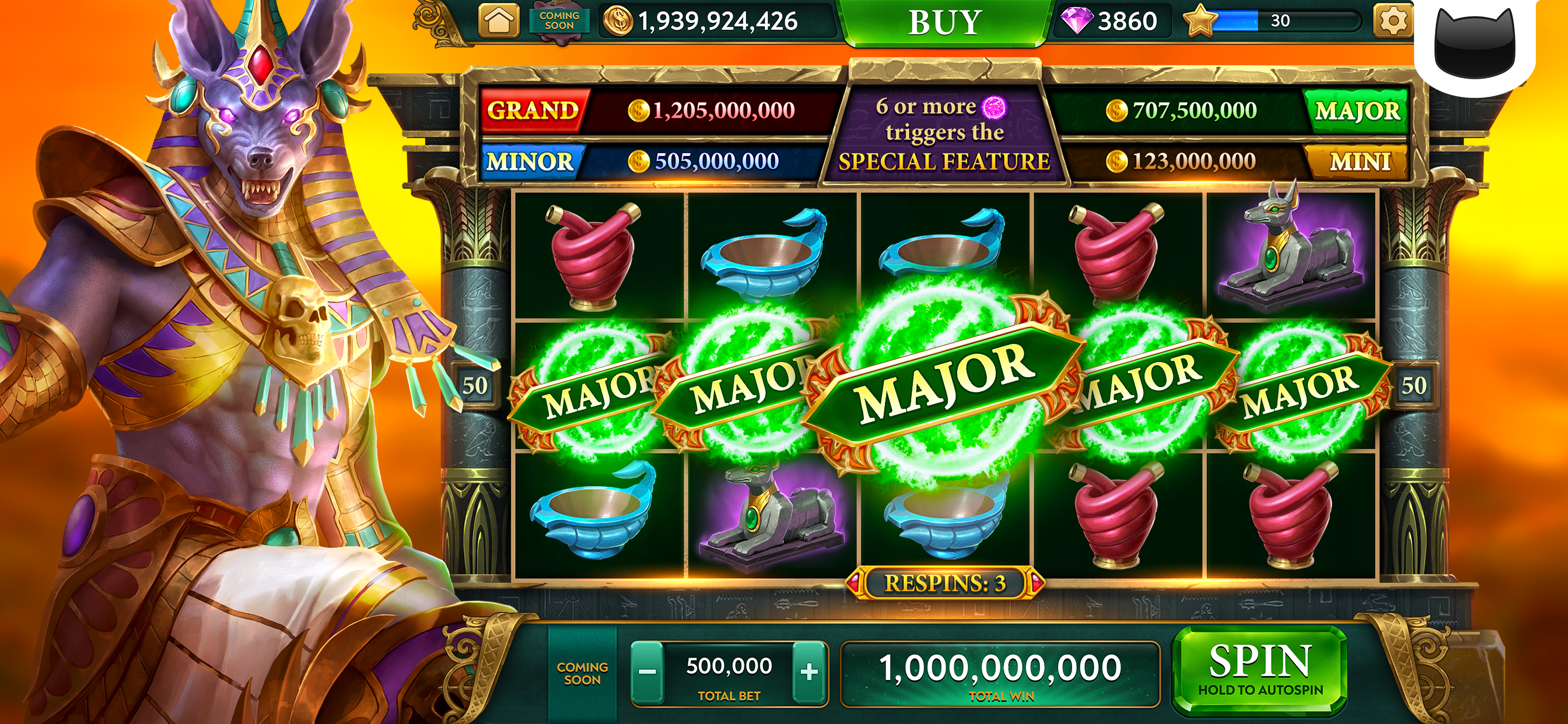Increase the total bet with plus
The height and width of the screenshot is (724, 1568).
click(810, 672)
